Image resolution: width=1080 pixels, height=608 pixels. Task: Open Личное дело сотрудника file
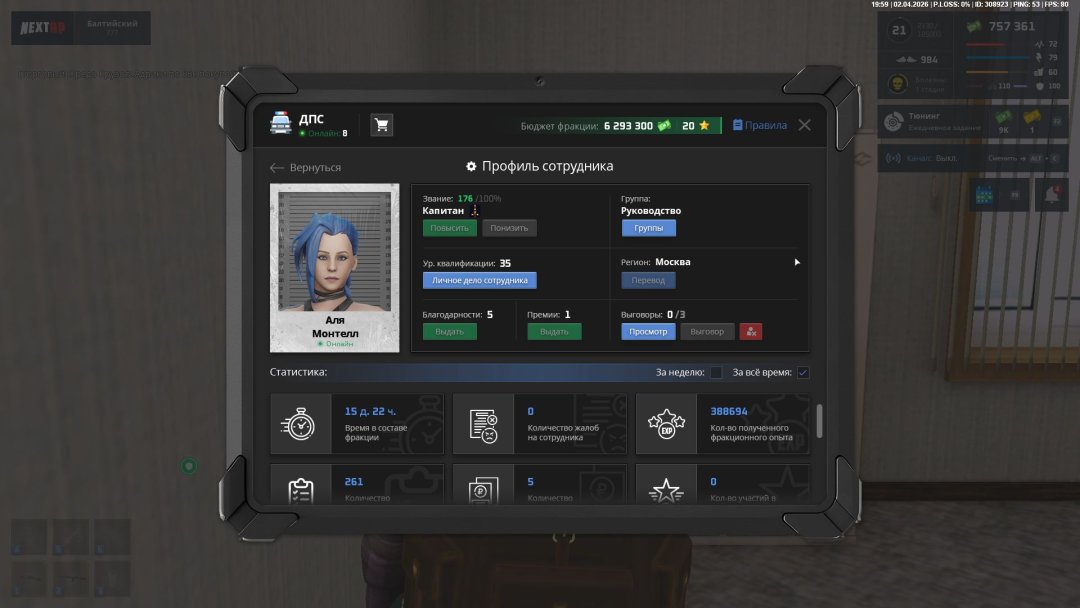pyautogui.click(x=479, y=281)
